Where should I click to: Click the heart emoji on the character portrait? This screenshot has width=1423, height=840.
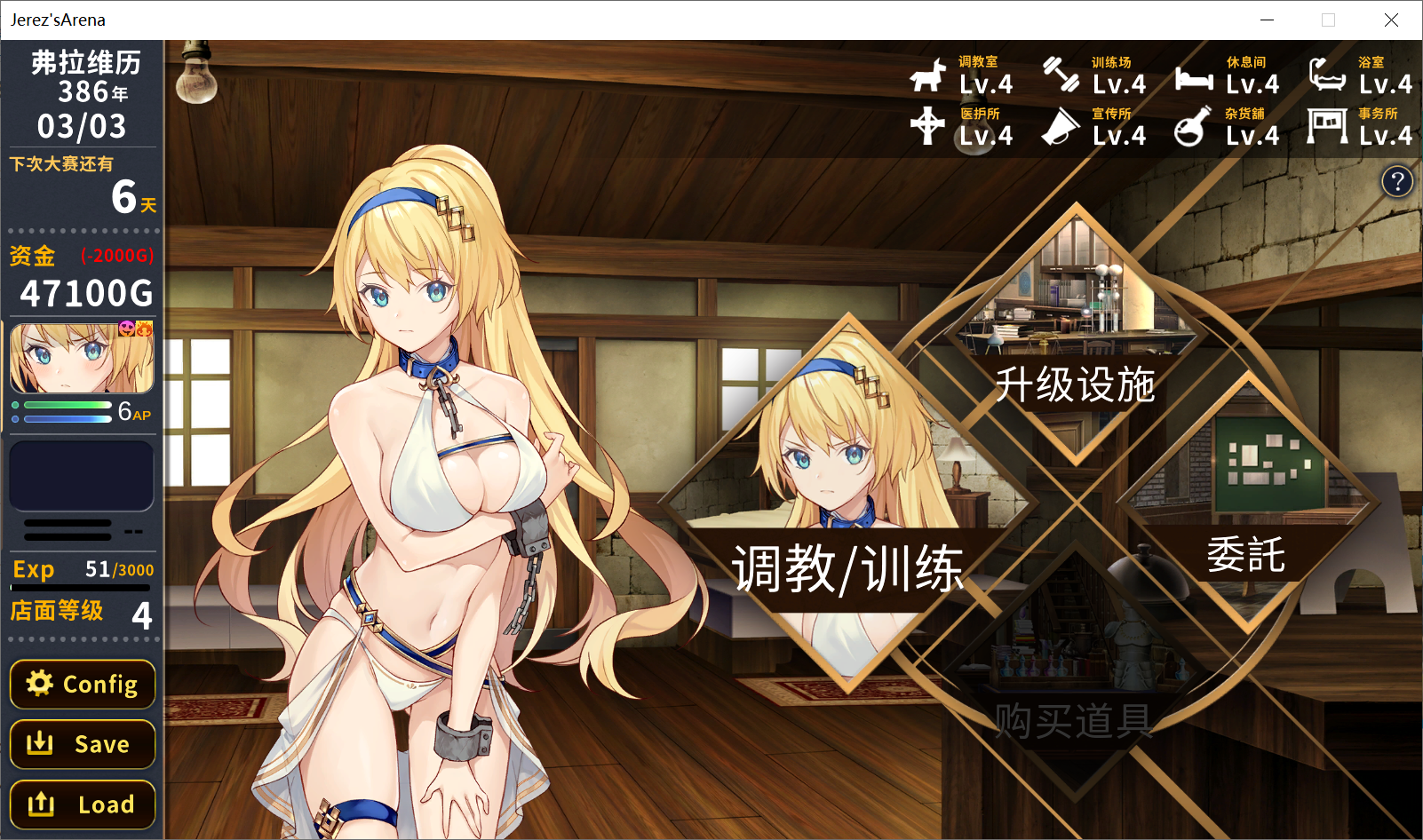tap(126, 329)
